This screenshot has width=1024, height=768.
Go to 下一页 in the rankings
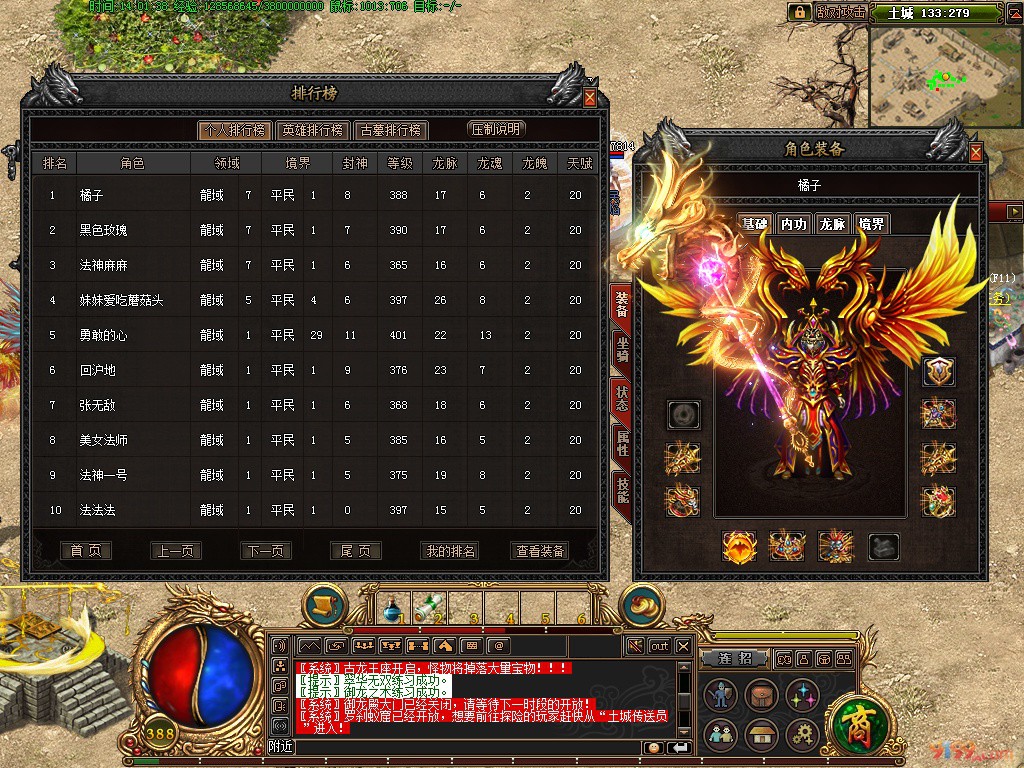coord(266,551)
